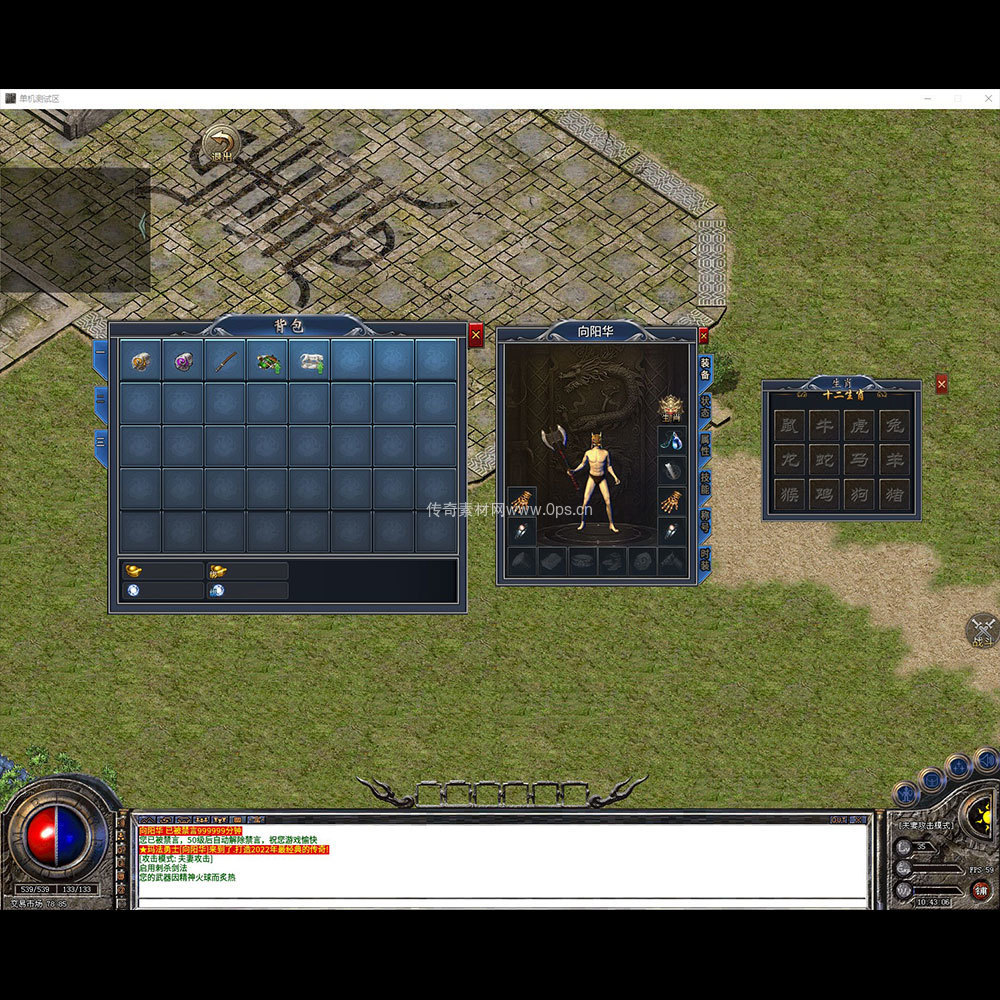Click the 退出 exit arrow button

click(x=220, y=144)
